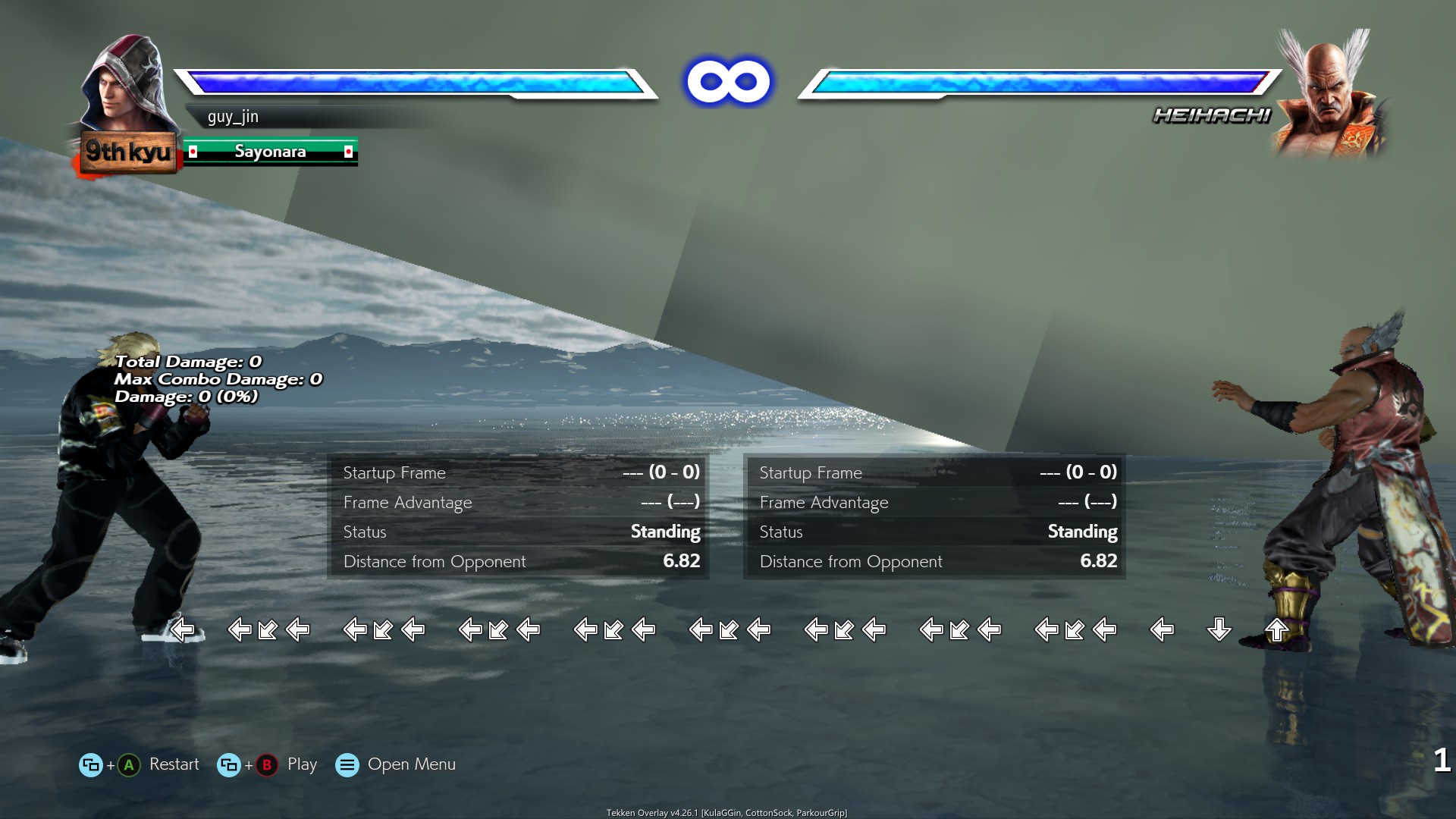
Task: Click the Restart text label
Action: tap(174, 764)
